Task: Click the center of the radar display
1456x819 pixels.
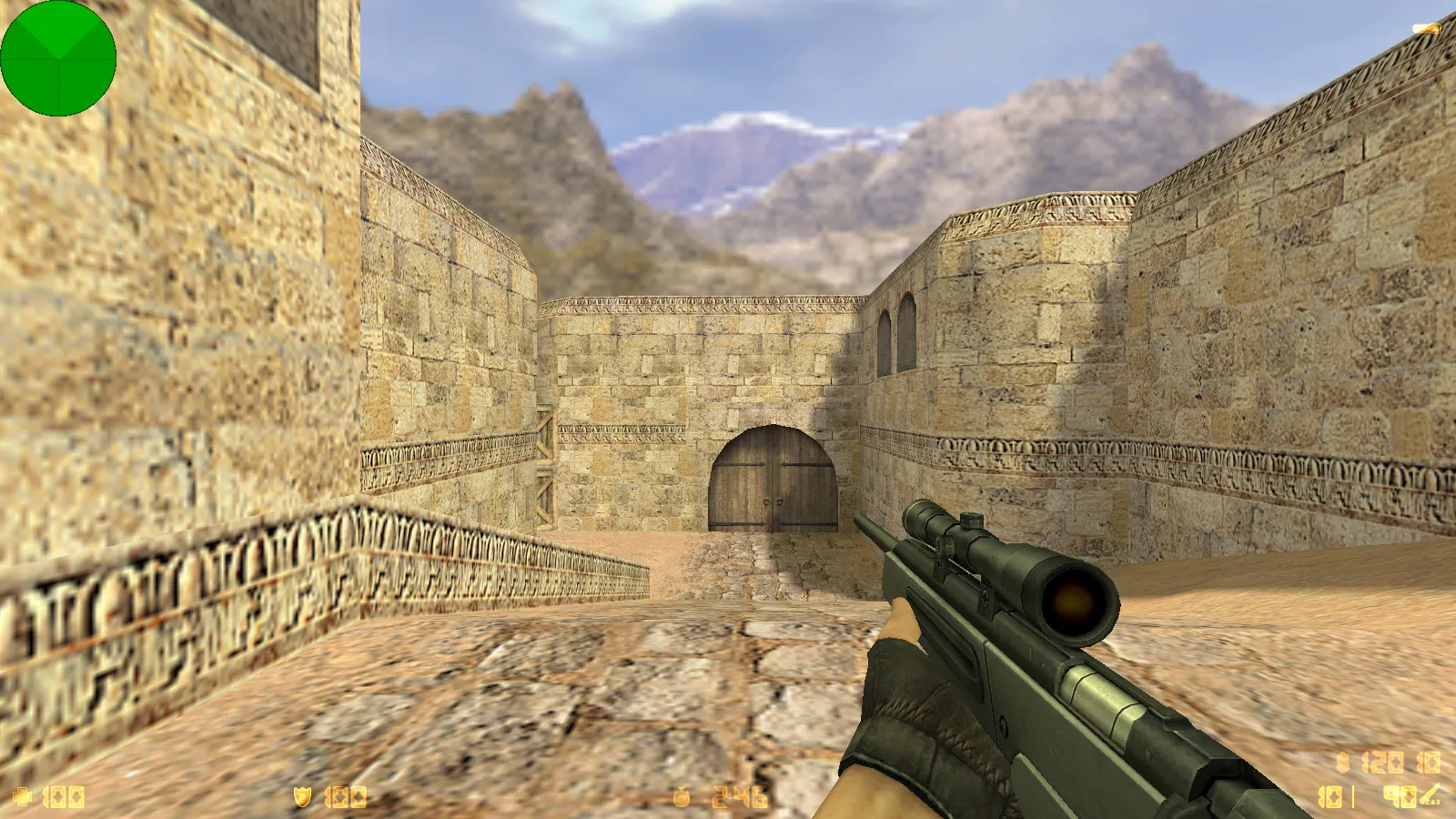Action: [59, 56]
